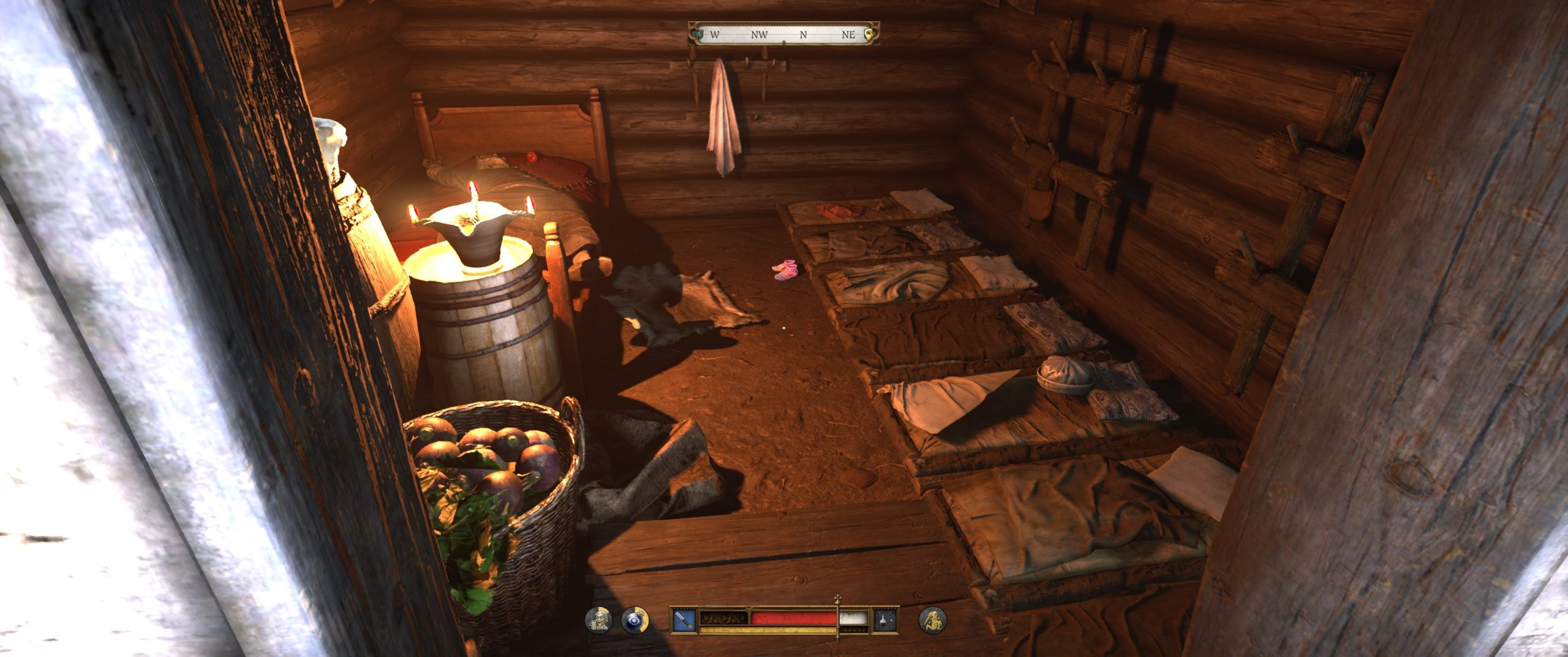The width and height of the screenshot is (1568, 657).
Task: Click the golden crouching figure stealth icon
Action: (932, 620)
